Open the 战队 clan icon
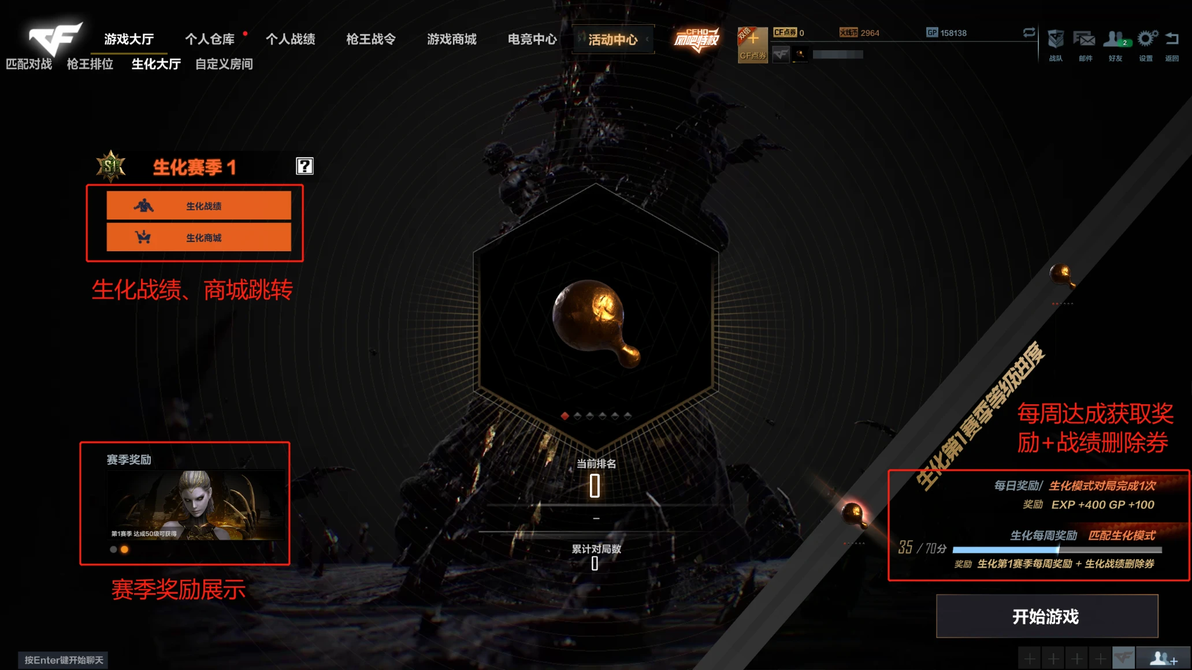 pos(1056,43)
